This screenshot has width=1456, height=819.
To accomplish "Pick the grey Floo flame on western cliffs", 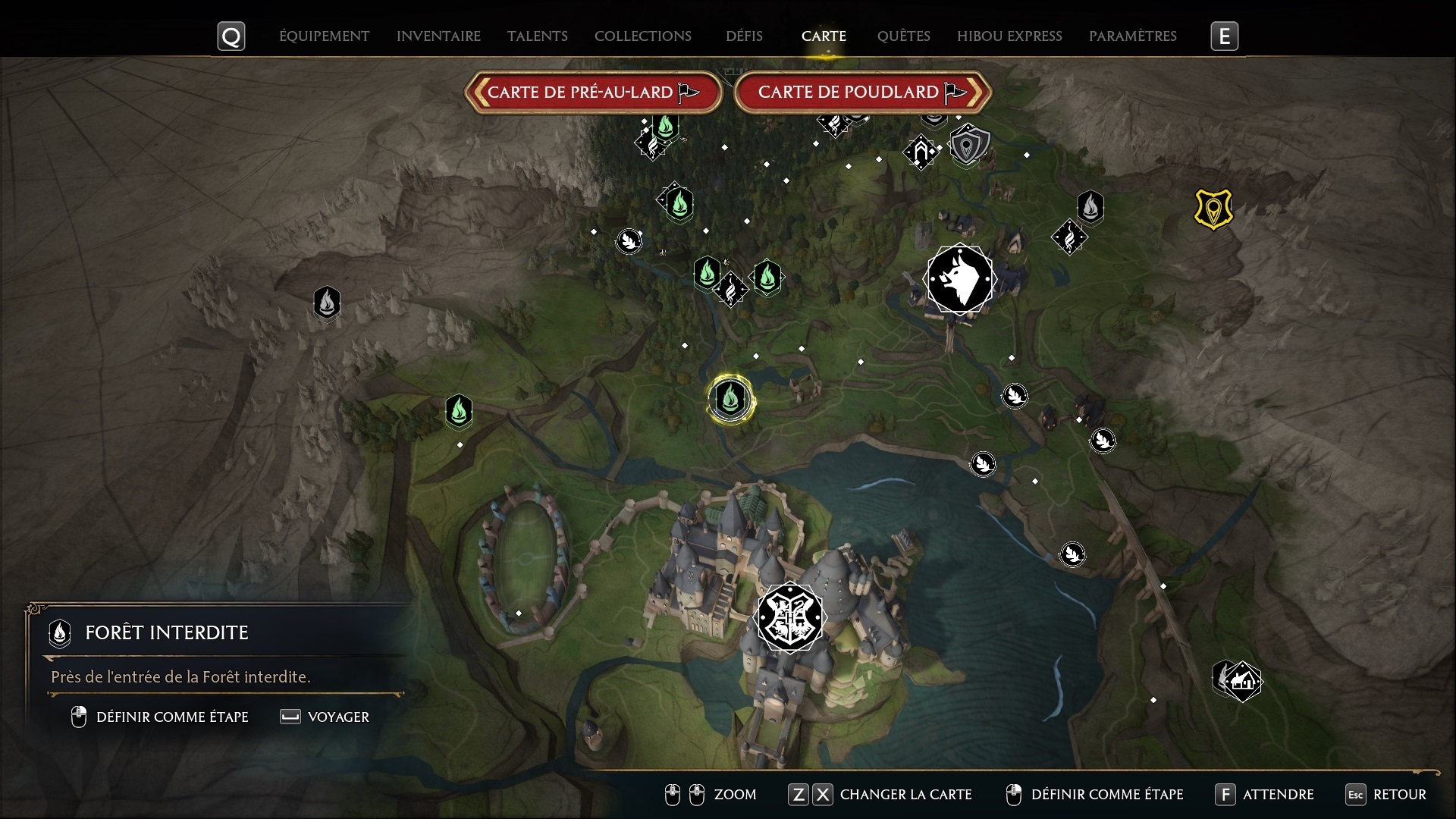I will point(327,303).
